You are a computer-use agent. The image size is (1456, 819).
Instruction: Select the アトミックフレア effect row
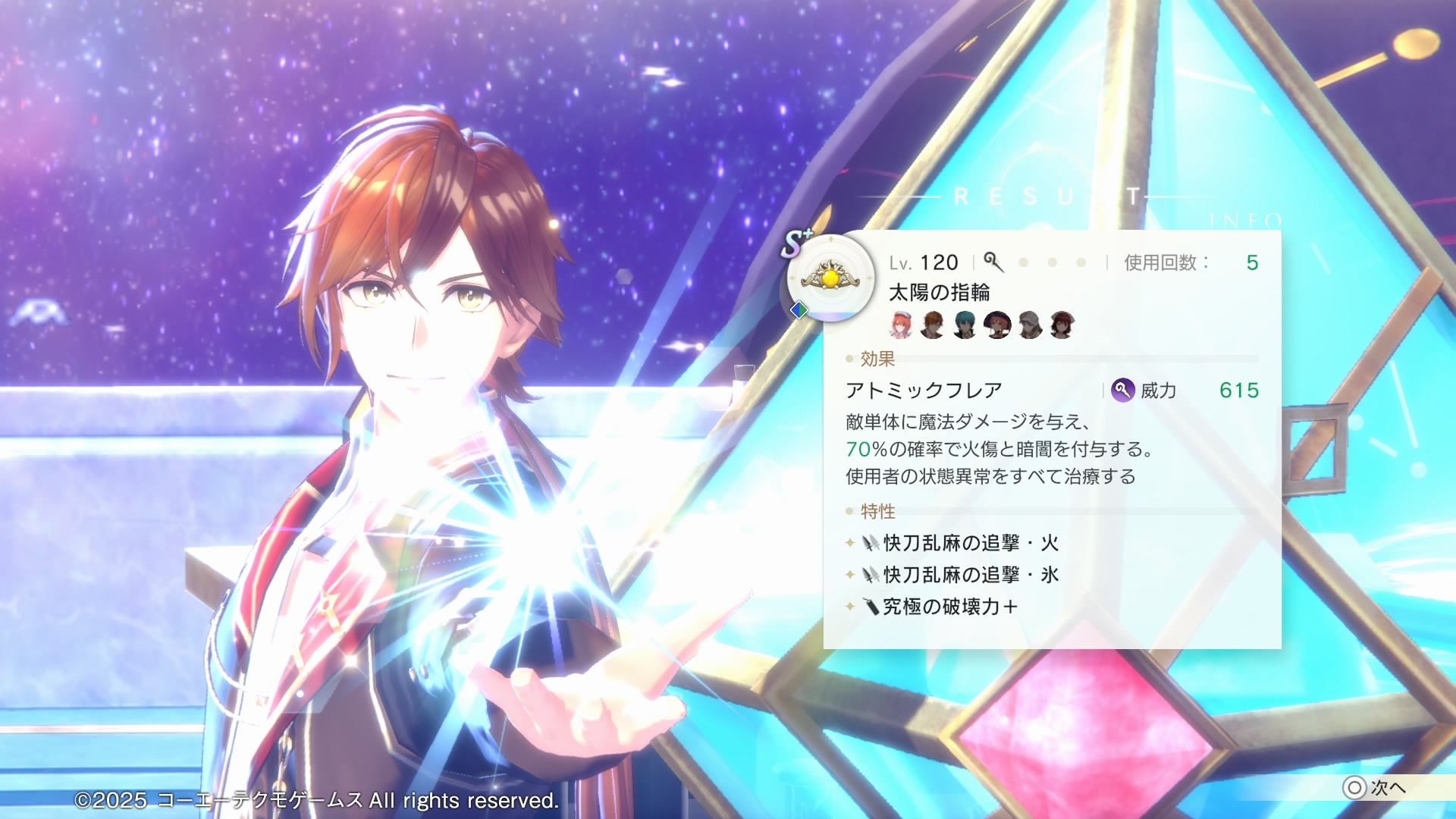coord(924,391)
